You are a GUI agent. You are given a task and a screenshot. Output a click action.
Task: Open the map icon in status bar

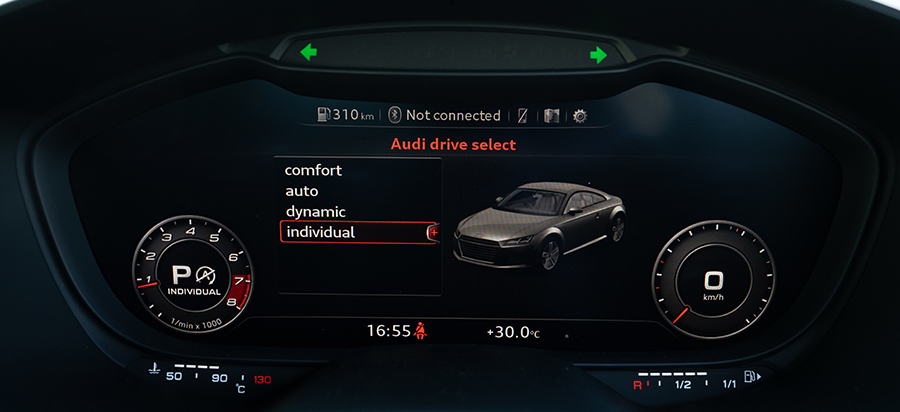(x=552, y=116)
